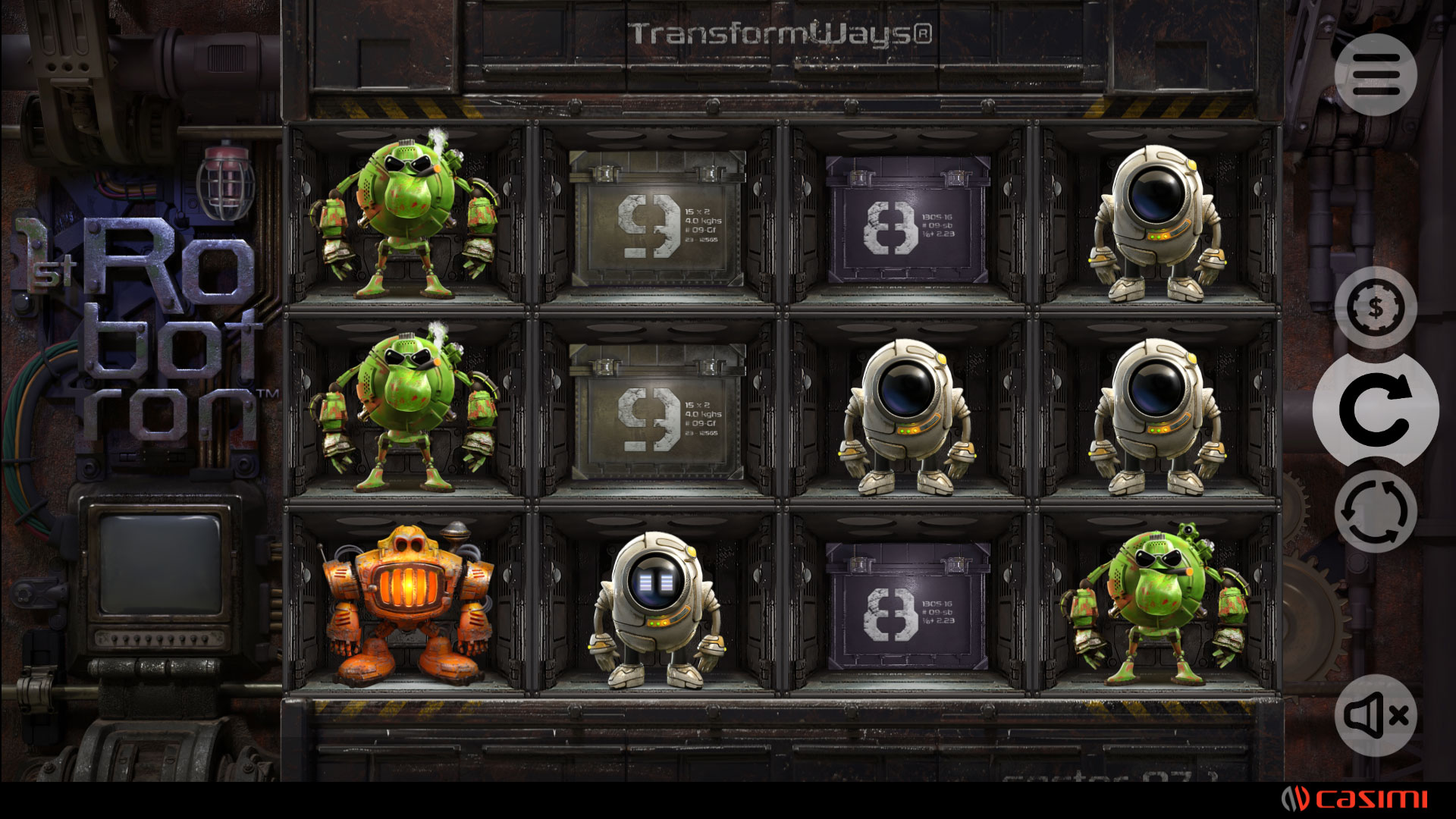Activate the autoplay circular arrows button
The image size is (1456, 819).
(1376, 511)
